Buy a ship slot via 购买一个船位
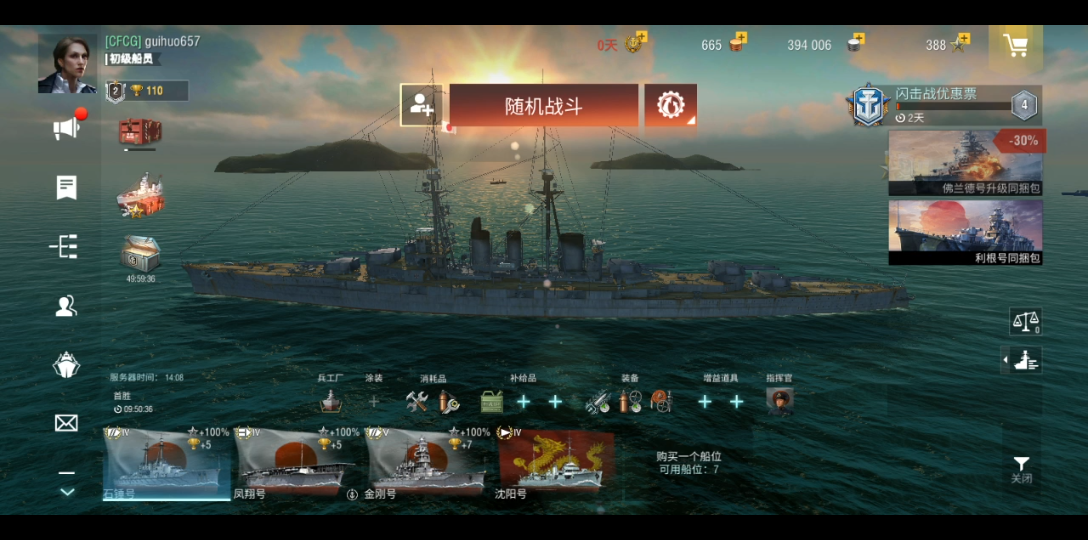Viewport: 1088px width, 540px height. click(688, 462)
